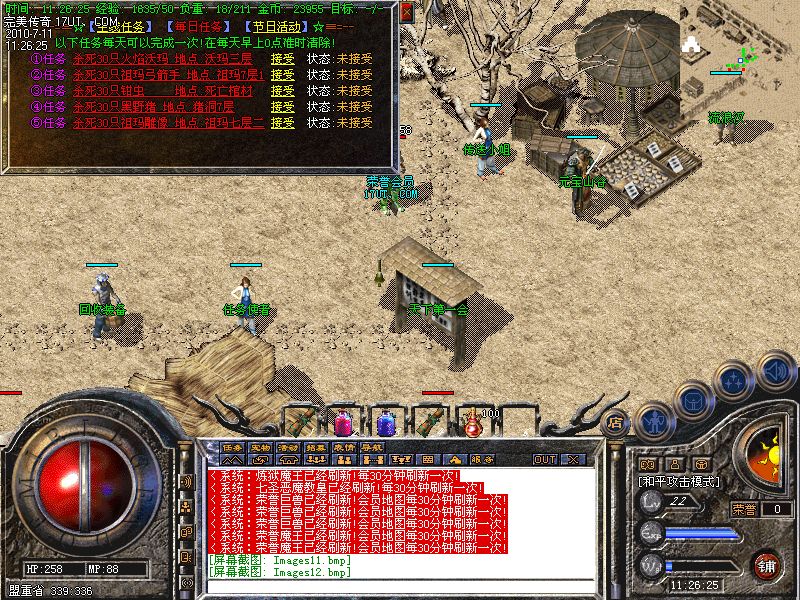Accept quest ① kill 30 火焰沃玛
The height and width of the screenshot is (600, 800).
click(283, 59)
